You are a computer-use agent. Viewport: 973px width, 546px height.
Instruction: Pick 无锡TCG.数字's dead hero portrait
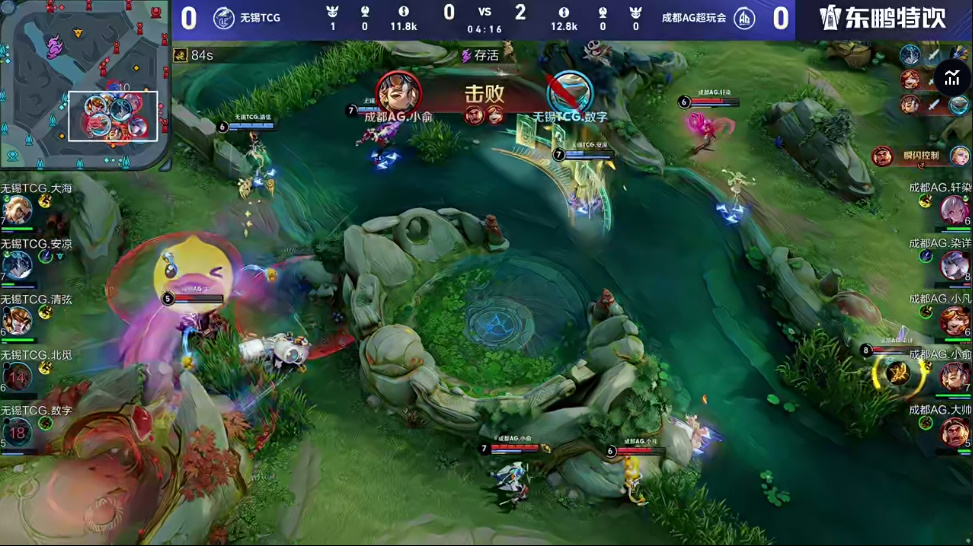click(x=17, y=431)
